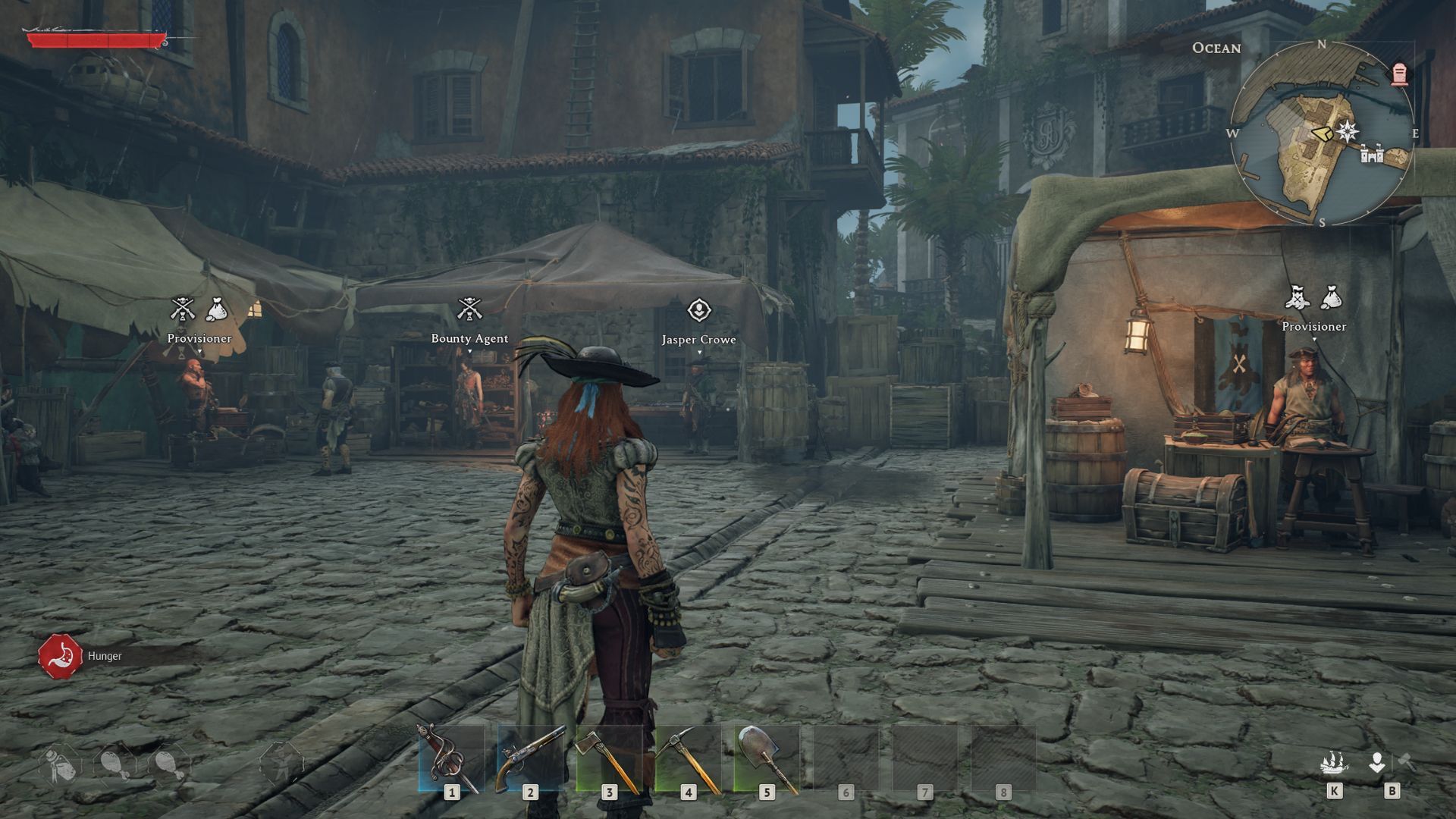Image resolution: width=1456 pixels, height=819 pixels.
Task: Equip the flintlock pistol from the hotbar
Action: (530, 758)
